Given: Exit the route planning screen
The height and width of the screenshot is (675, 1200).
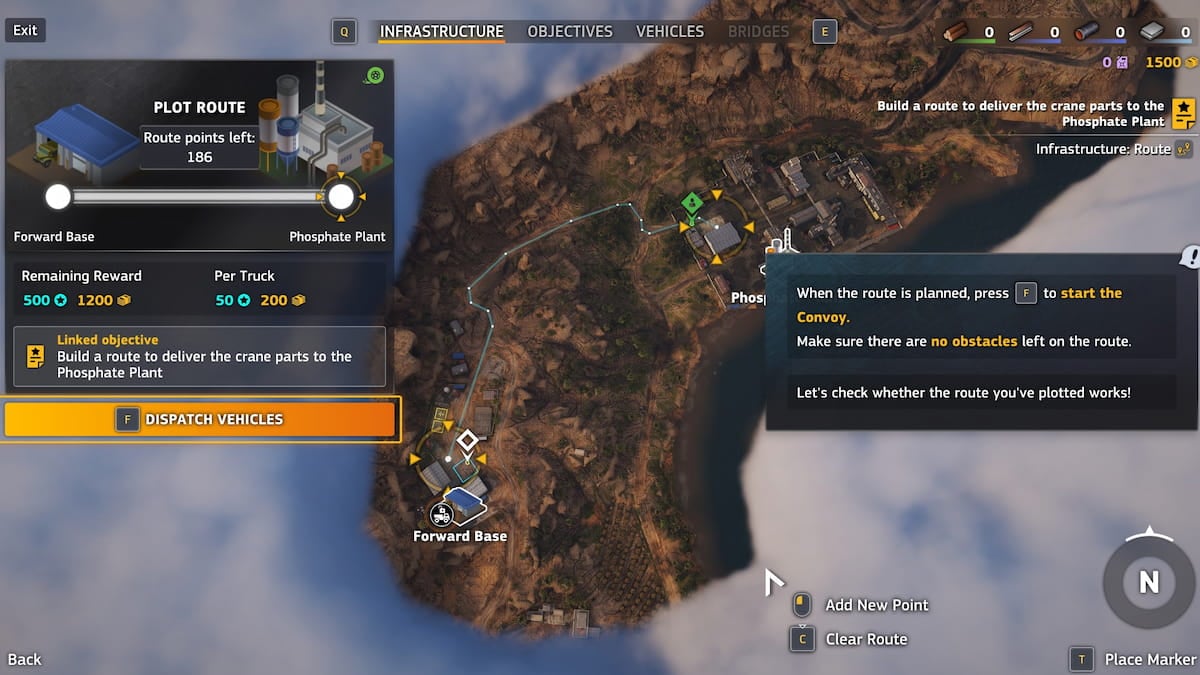Looking at the screenshot, I should (x=25, y=30).
